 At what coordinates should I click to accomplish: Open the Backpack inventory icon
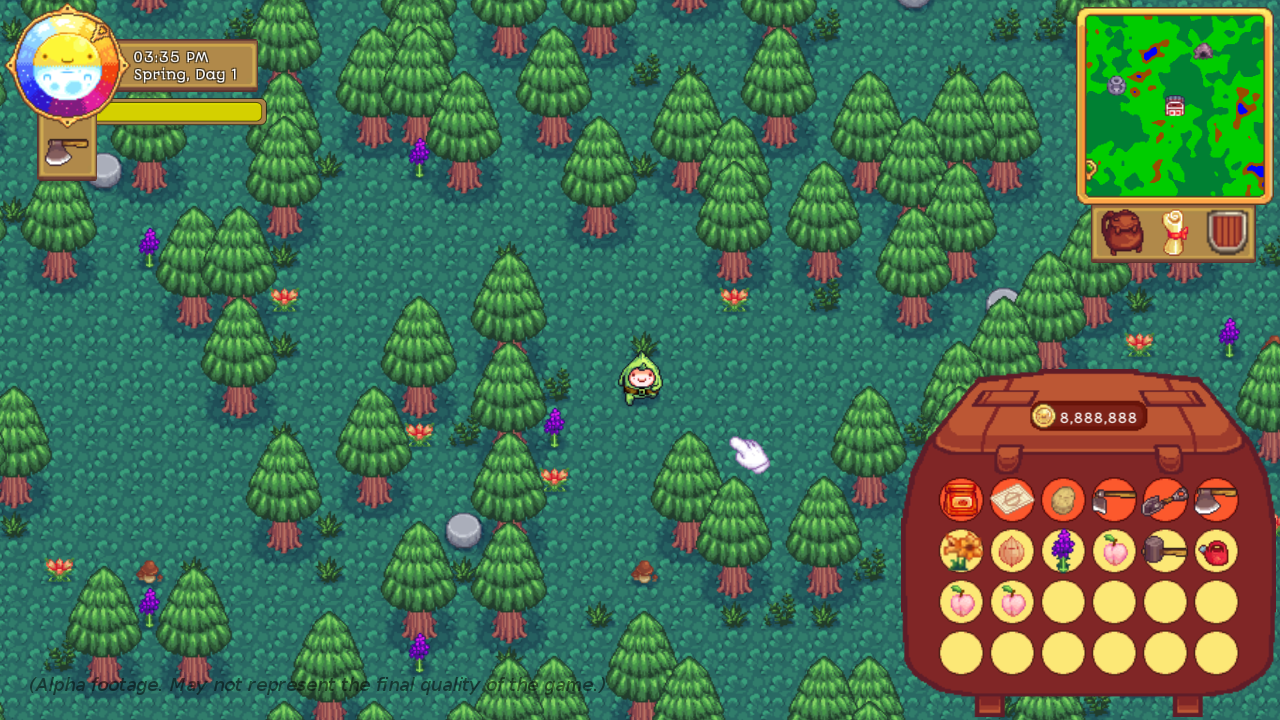(1123, 230)
